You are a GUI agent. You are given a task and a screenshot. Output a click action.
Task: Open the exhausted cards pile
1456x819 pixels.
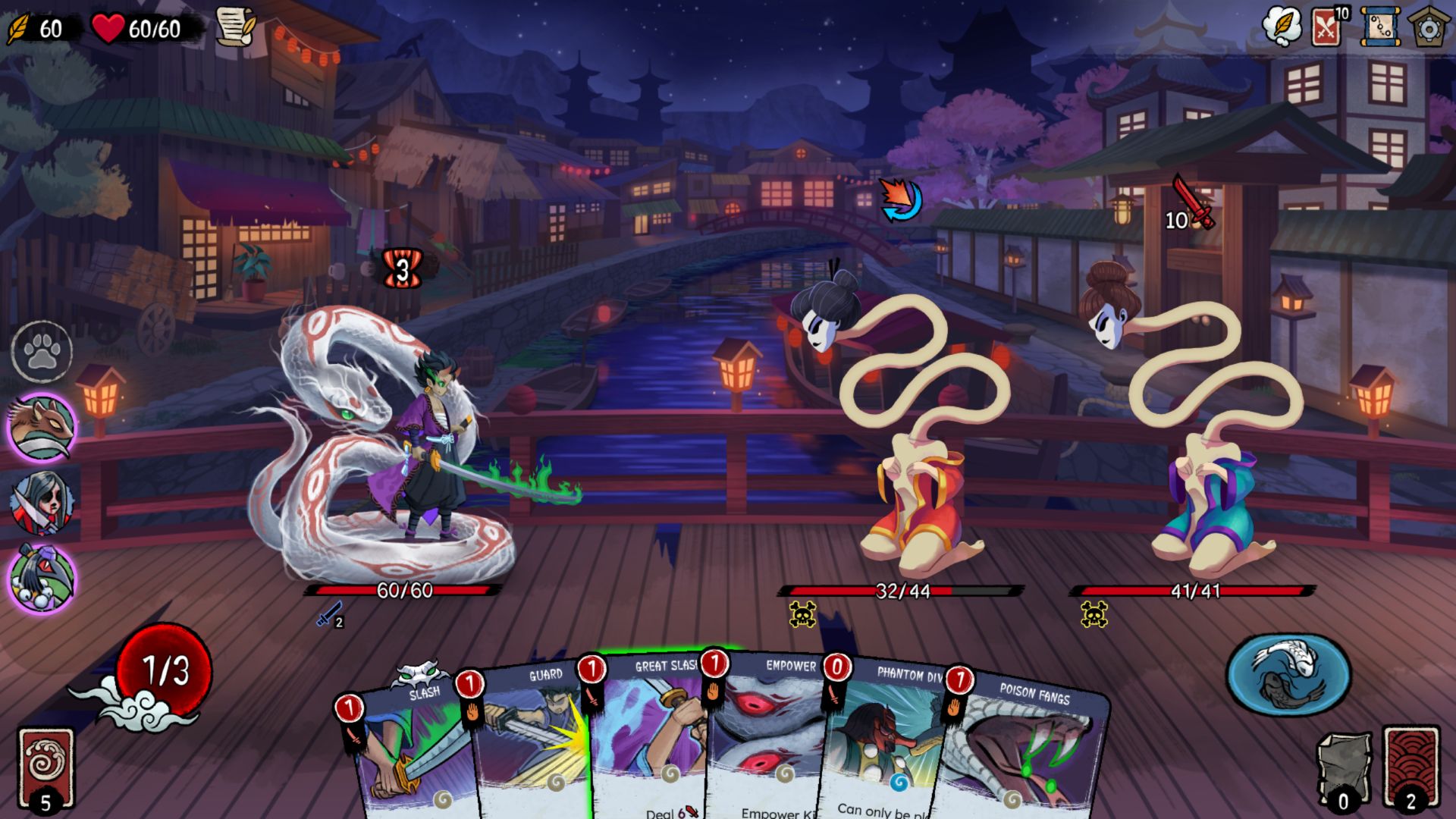pos(1343,770)
